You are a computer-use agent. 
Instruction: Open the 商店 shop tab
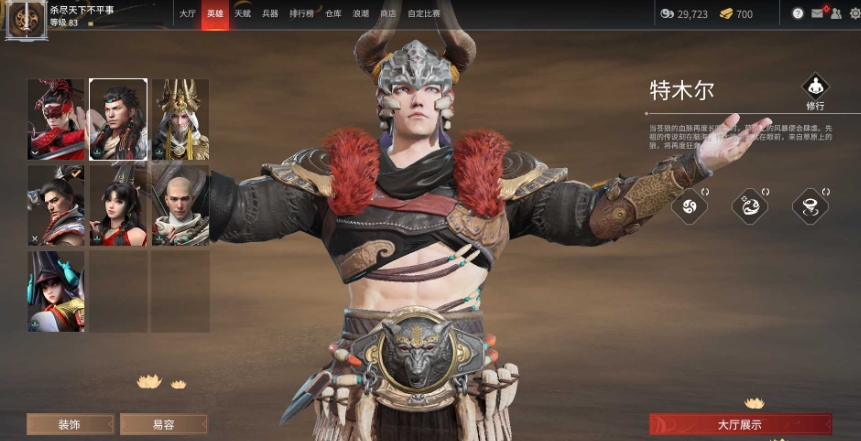388,14
